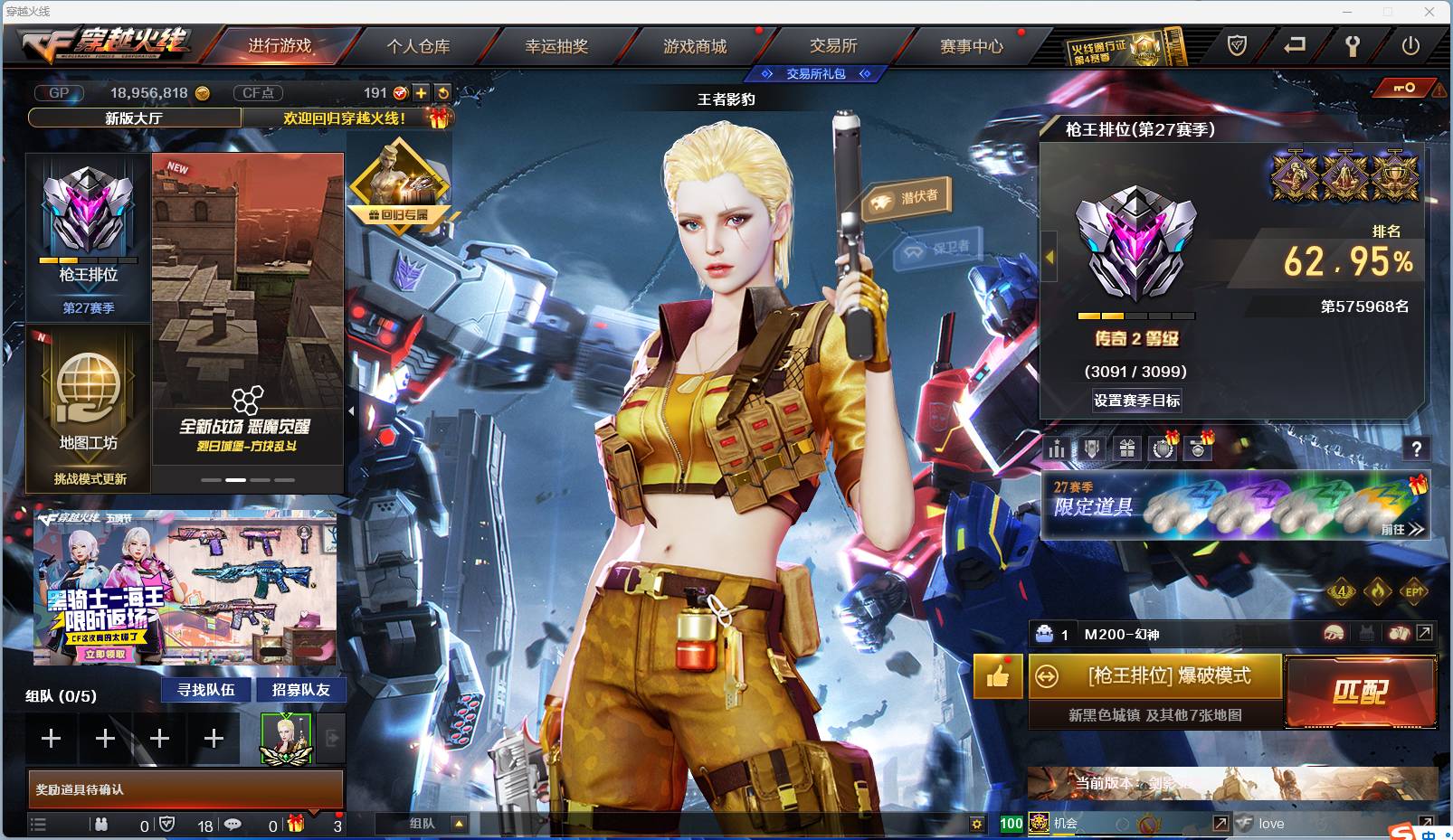Viewport: 1453px width, 840px height.
Task: Open the 交易所 menu tab
Action: click(x=833, y=47)
